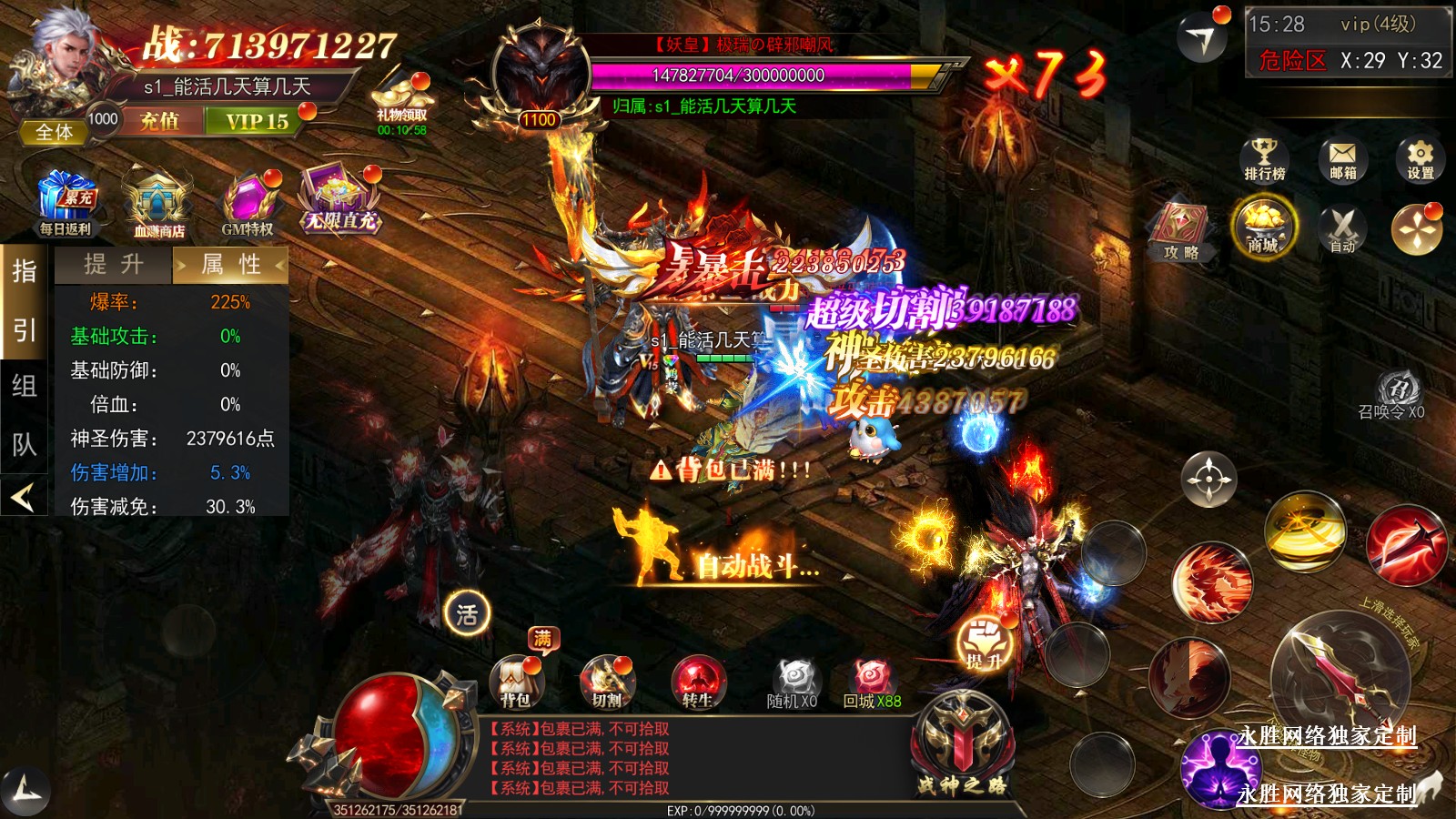Open the 排行榜 ranking board
Image resolution: width=1456 pixels, height=819 pixels.
tap(1265, 159)
